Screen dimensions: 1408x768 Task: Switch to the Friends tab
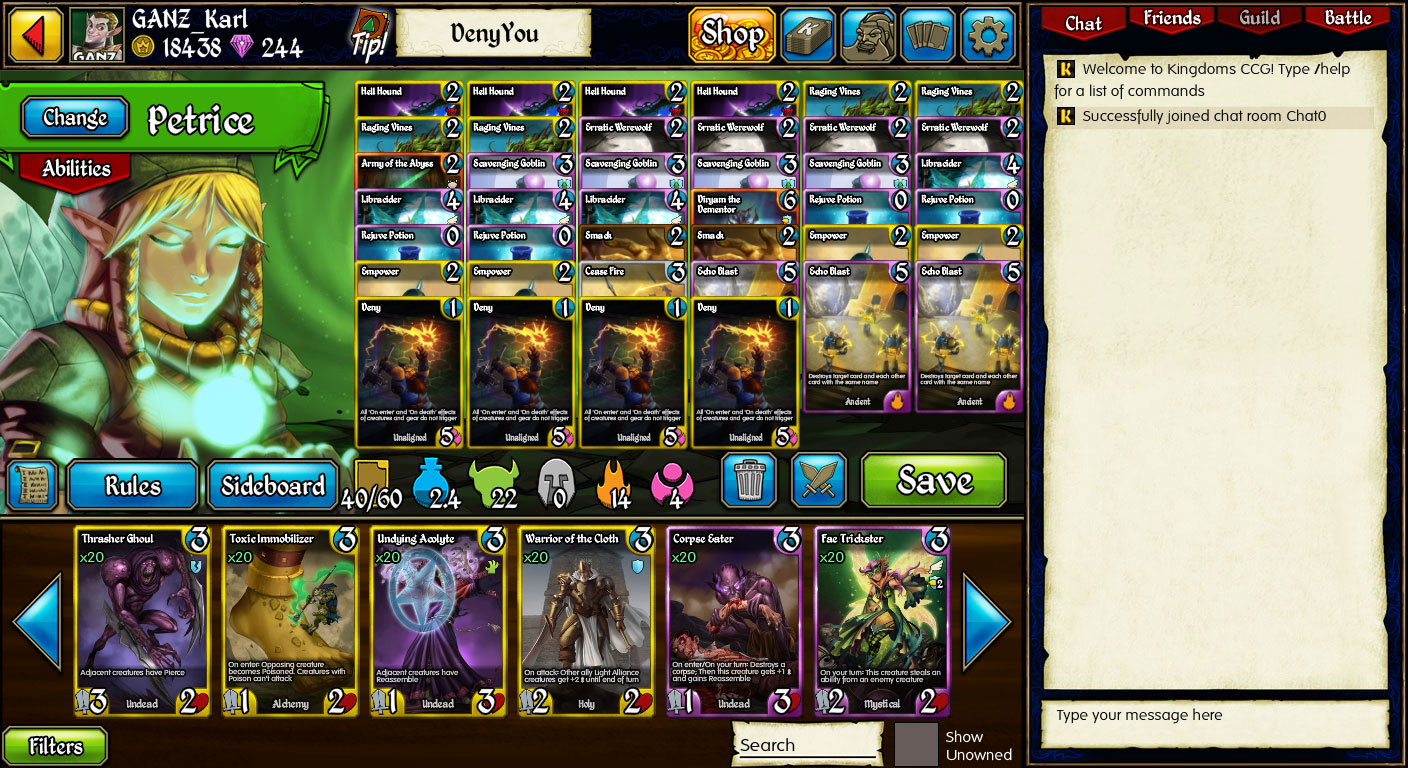(x=1170, y=18)
